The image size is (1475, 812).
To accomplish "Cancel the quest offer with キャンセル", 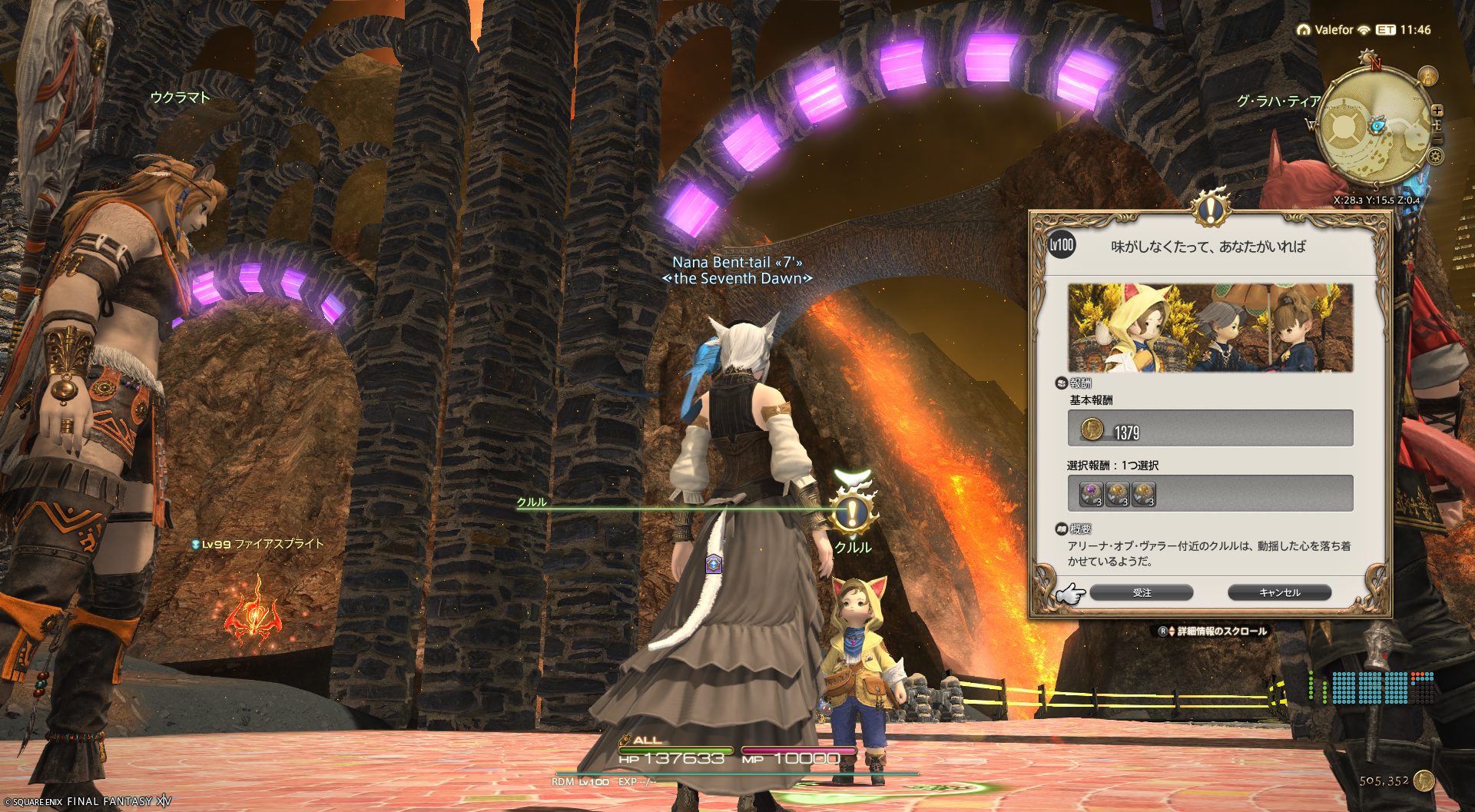I will 1279,592.
